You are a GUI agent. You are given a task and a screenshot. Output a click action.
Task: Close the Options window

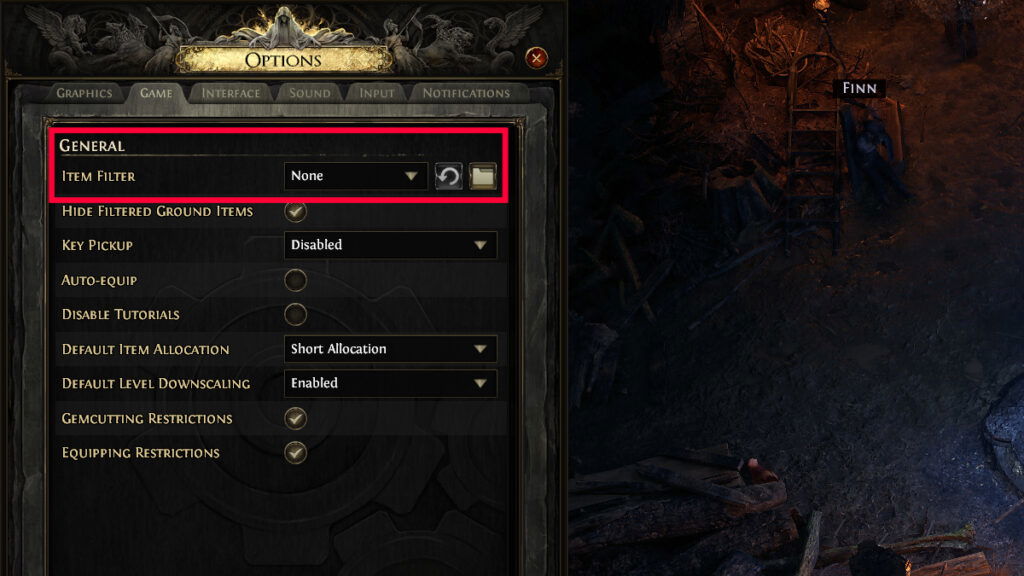tap(537, 58)
